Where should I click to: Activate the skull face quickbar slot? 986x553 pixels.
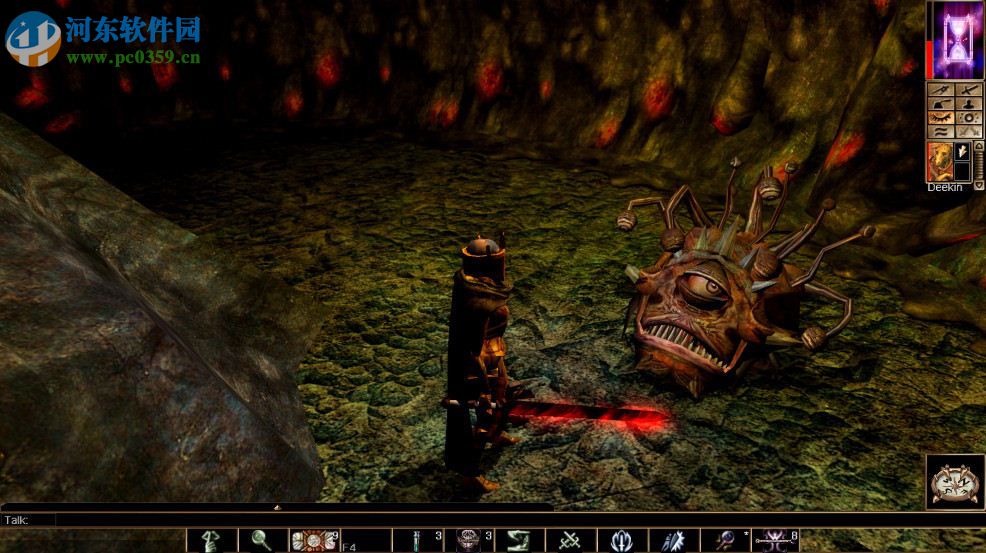(466, 540)
